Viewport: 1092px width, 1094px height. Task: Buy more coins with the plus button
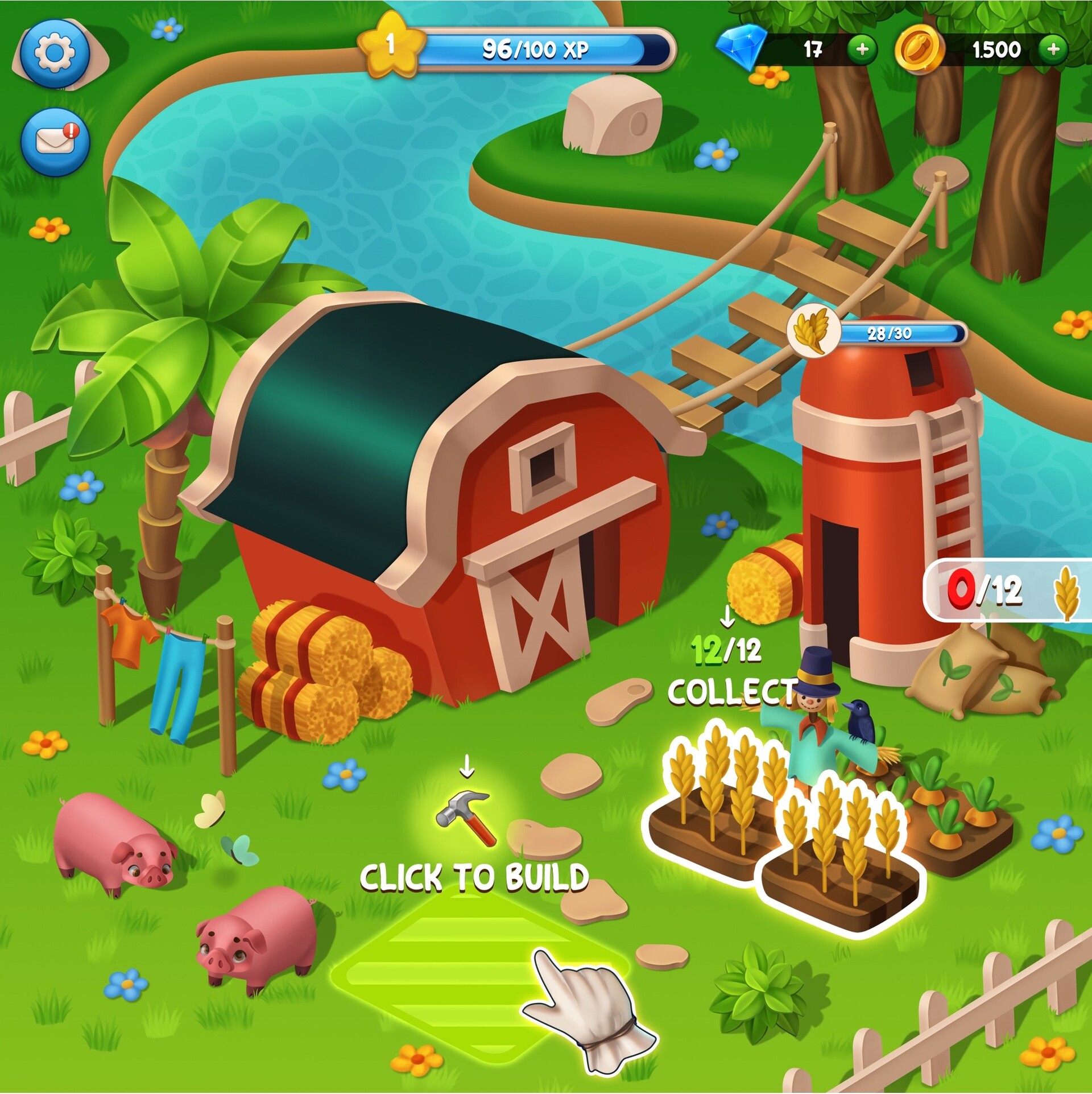[x=1053, y=49]
